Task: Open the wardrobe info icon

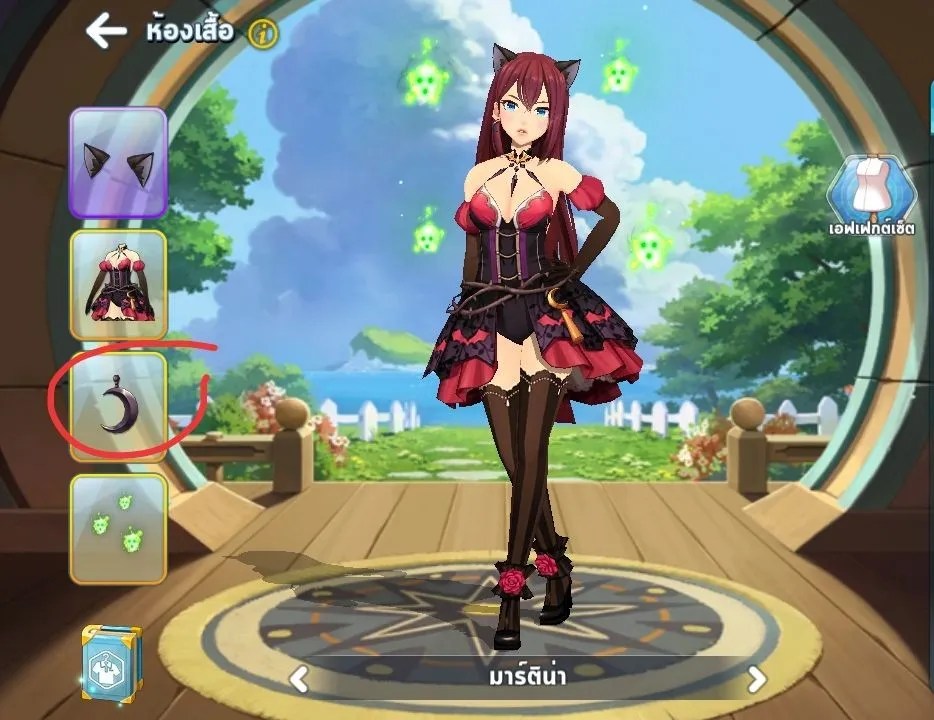Action: click(x=264, y=34)
